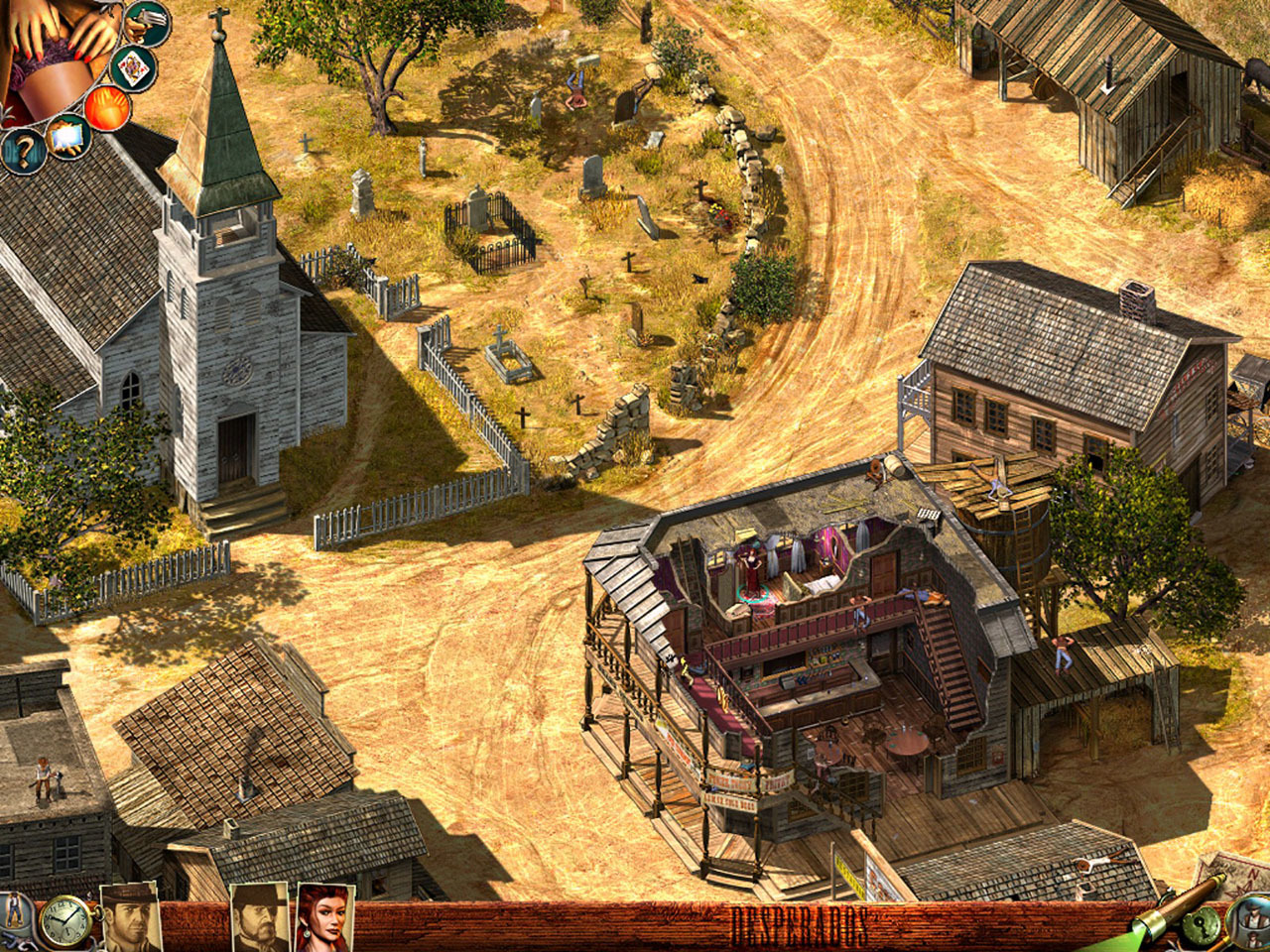1270x952 pixels.
Task: Choose the playing card ability
Action: tap(132, 67)
